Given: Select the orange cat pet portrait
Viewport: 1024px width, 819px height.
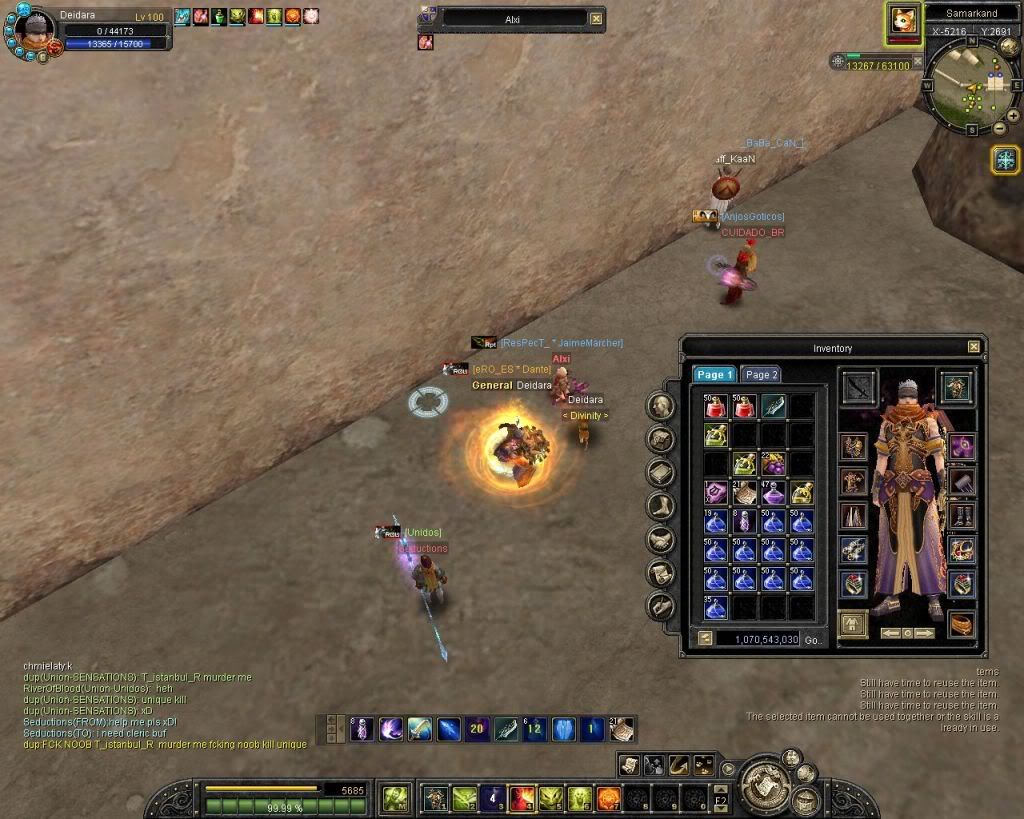Looking at the screenshot, I should point(905,22).
